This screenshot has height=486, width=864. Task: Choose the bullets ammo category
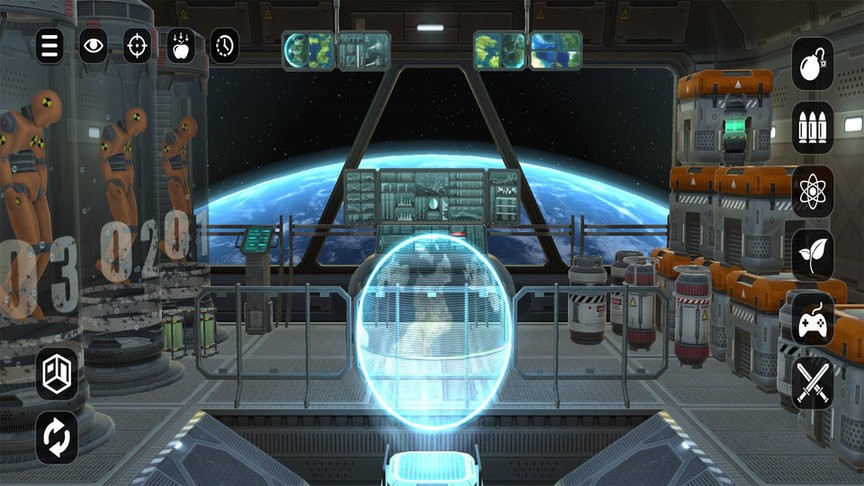click(x=812, y=127)
